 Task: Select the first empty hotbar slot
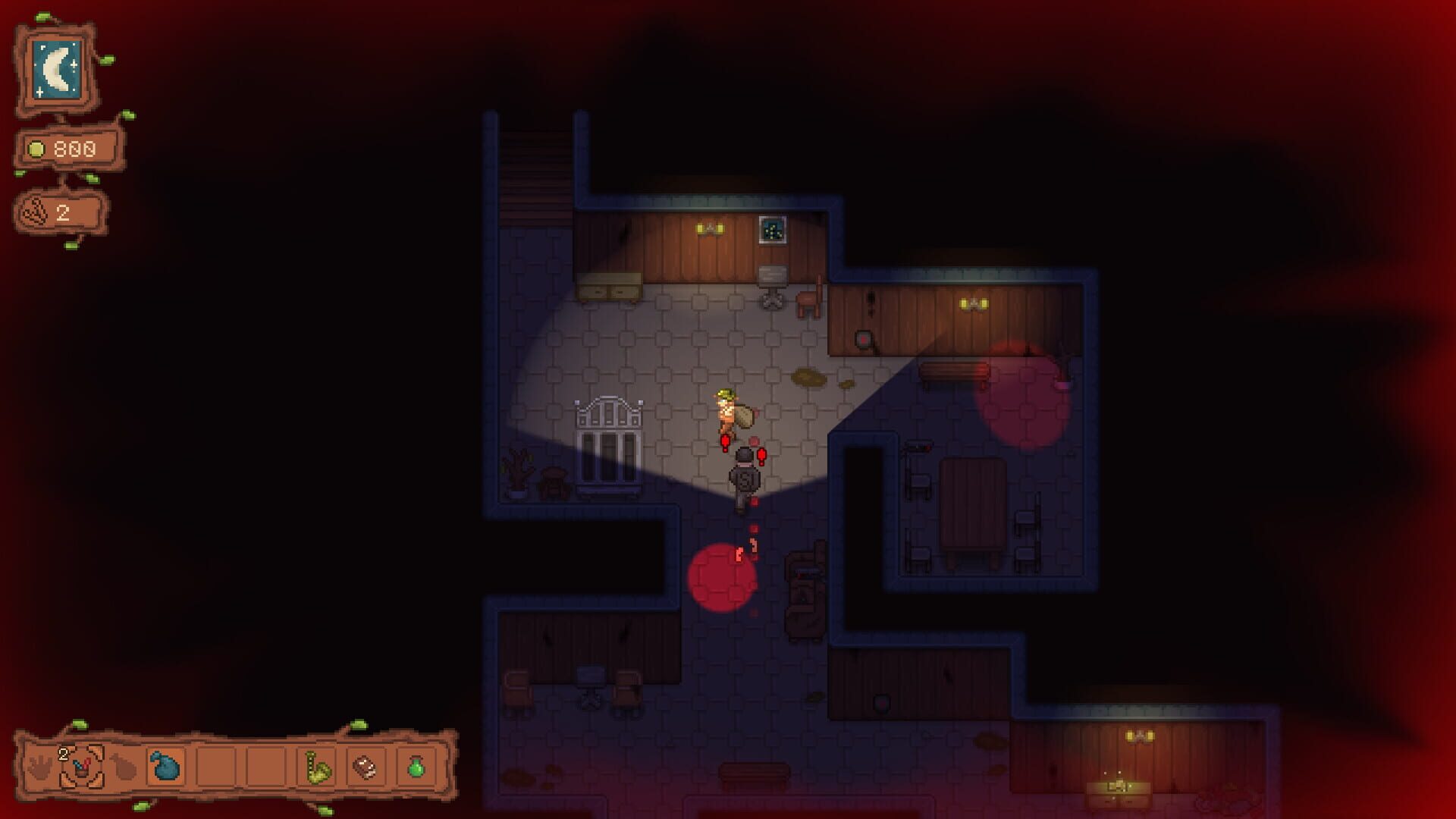coord(216,766)
